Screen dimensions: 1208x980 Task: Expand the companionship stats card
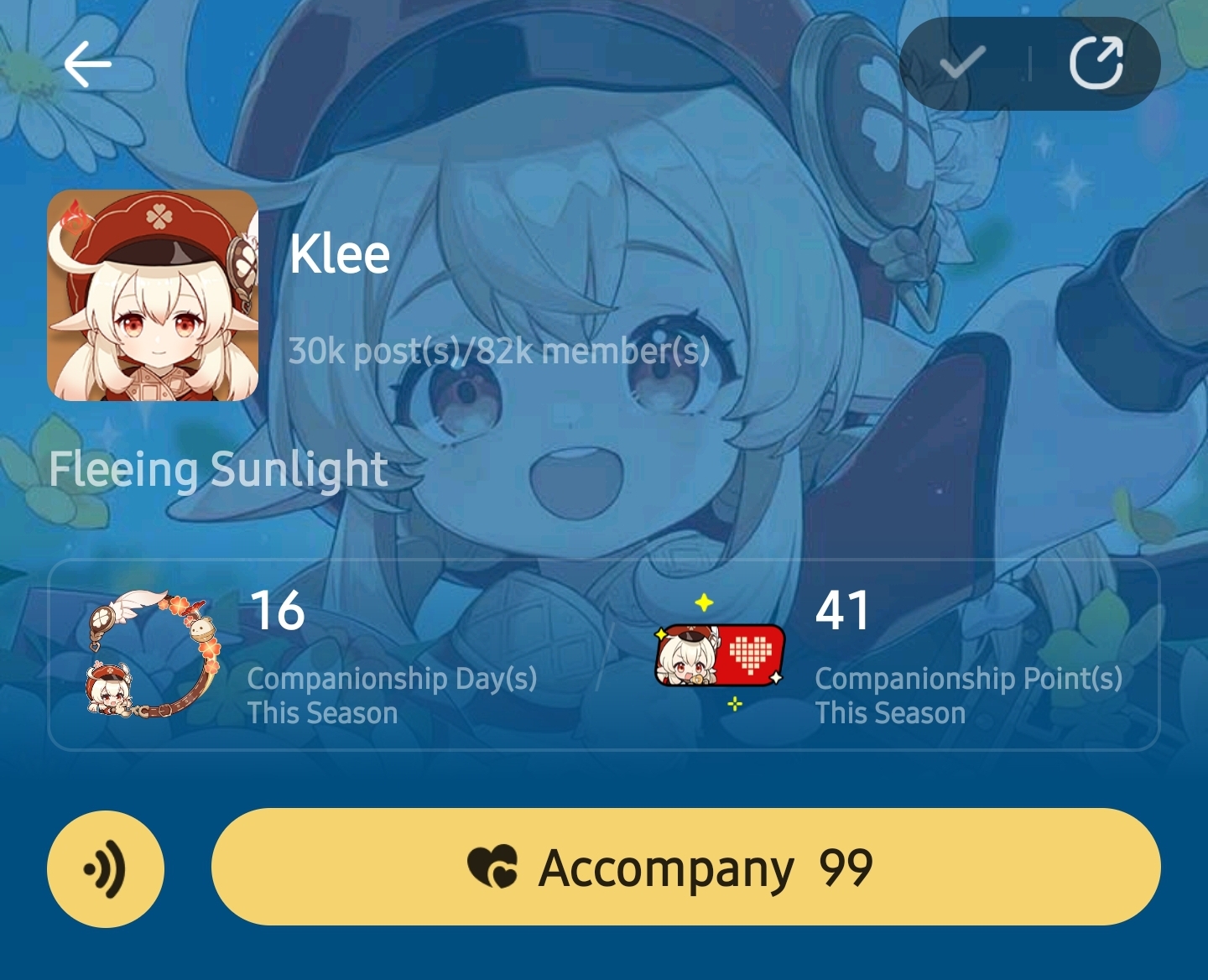604,654
